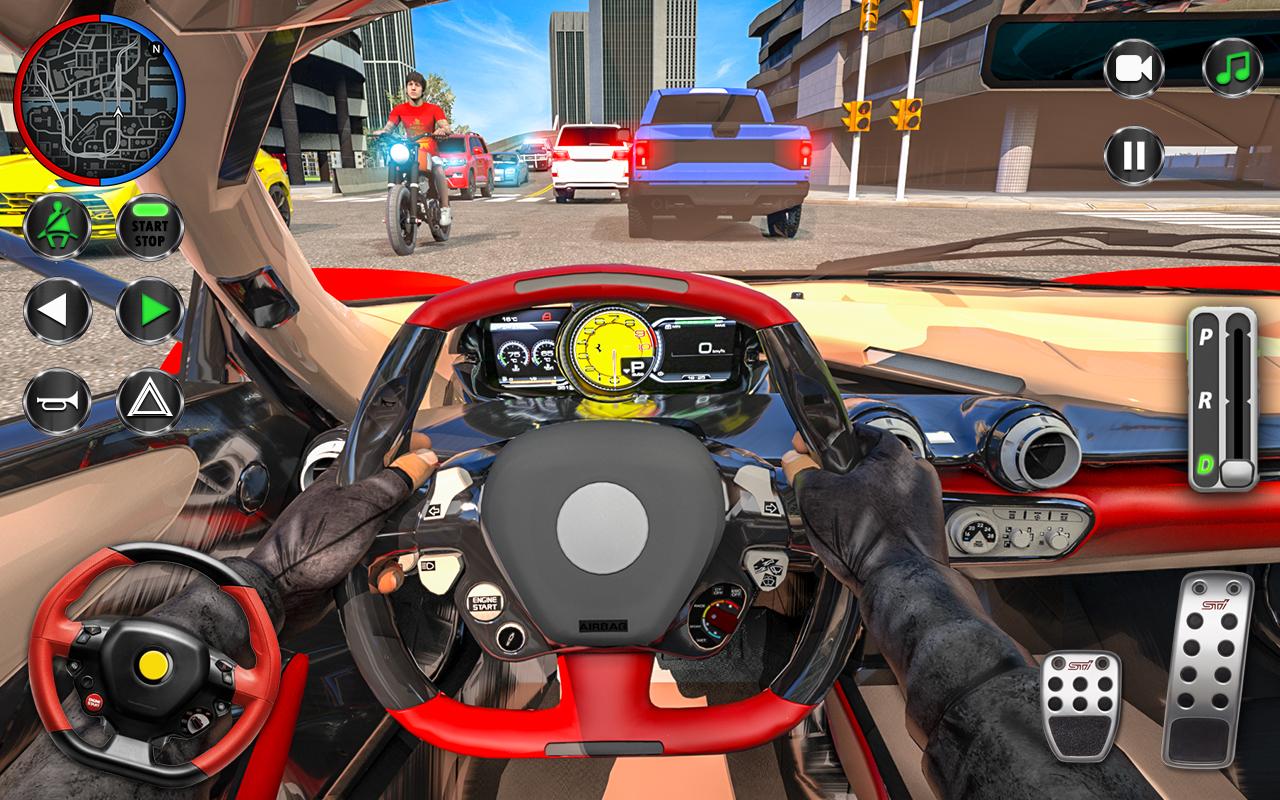The height and width of the screenshot is (800, 1280).
Task: Toggle the music on or off
Action: 1232,67
